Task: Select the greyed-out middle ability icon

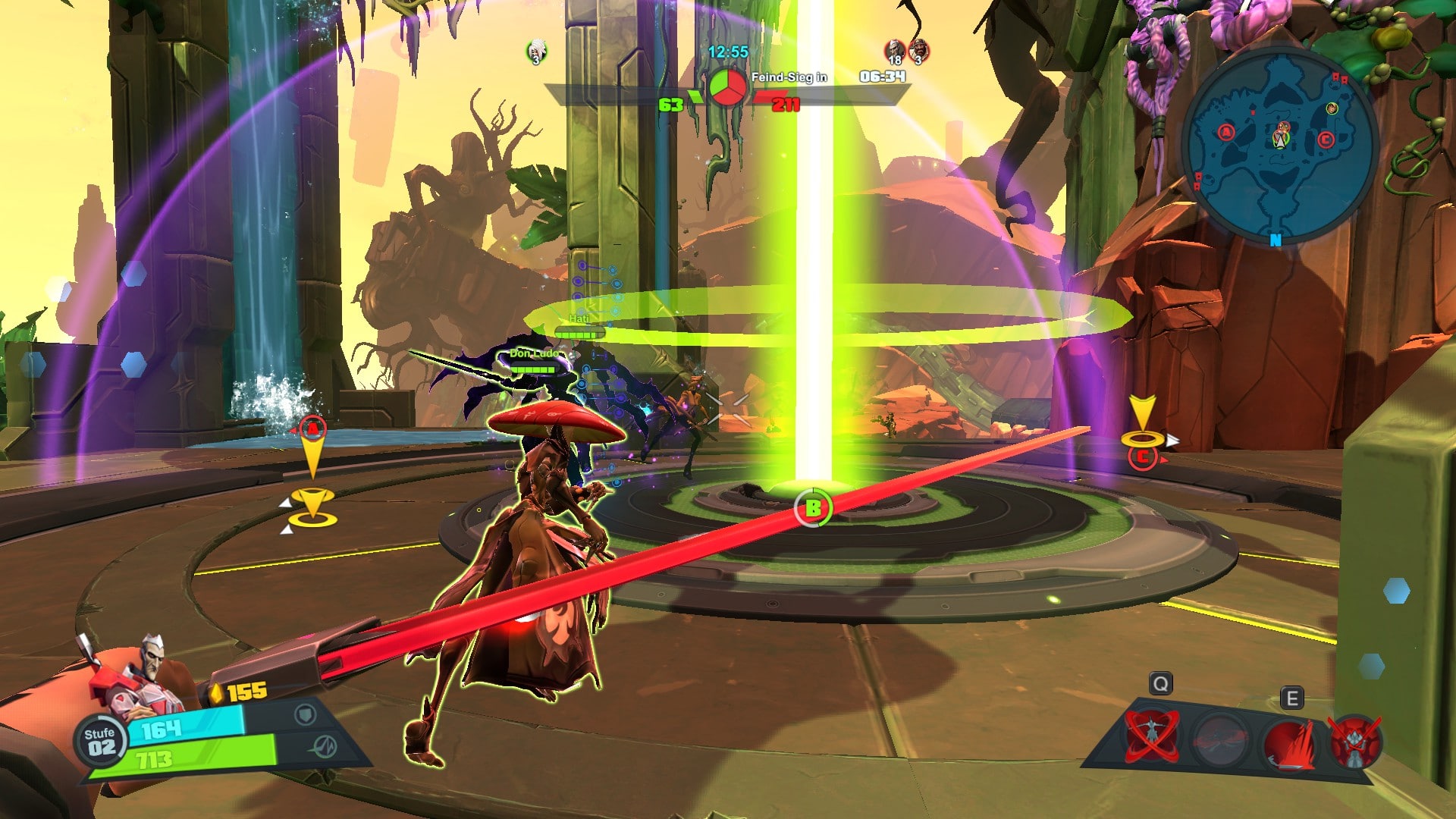Action: [1218, 739]
